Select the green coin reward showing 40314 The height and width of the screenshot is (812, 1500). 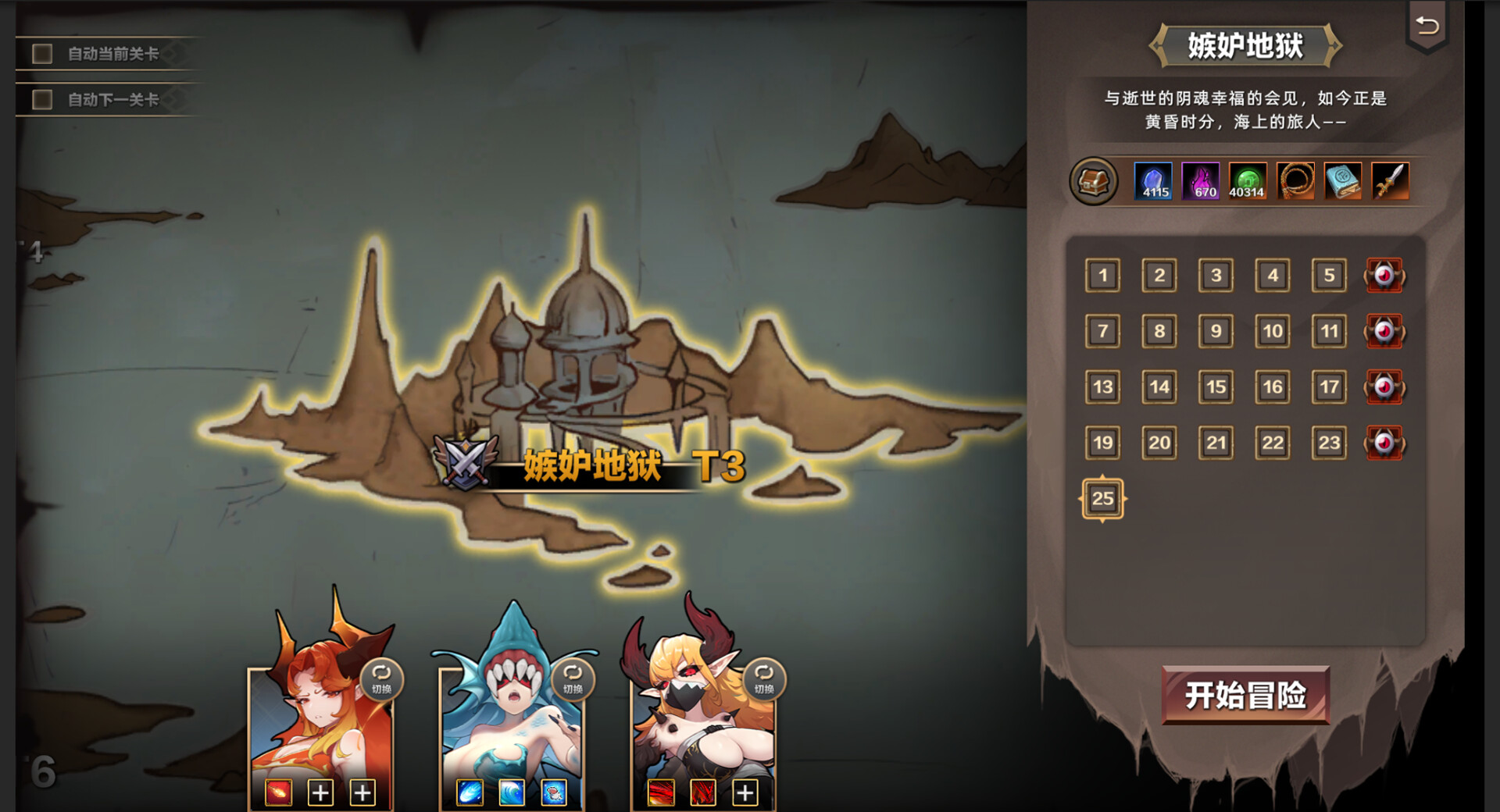click(1248, 181)
